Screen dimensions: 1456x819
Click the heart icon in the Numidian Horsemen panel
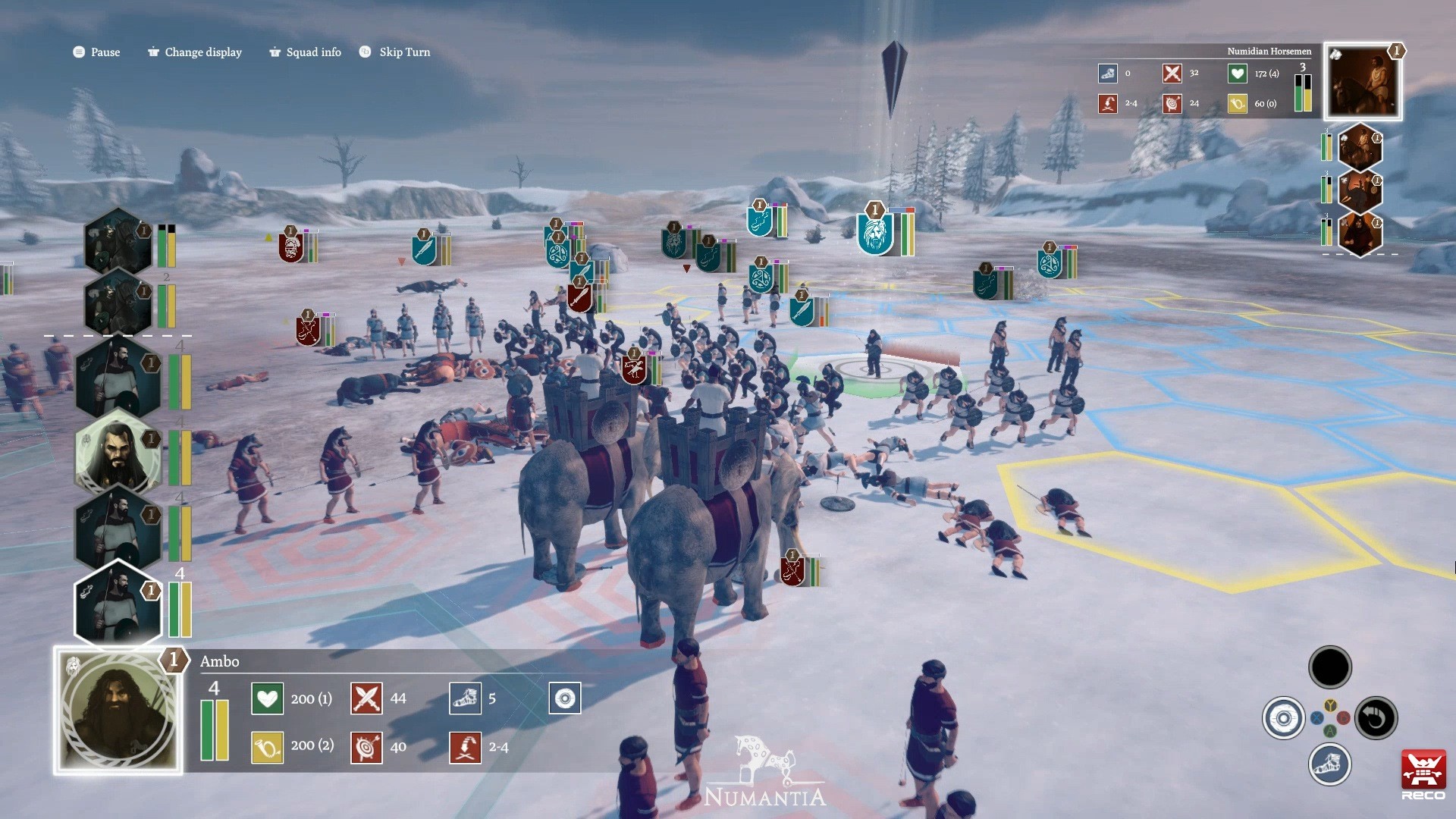1237,74
